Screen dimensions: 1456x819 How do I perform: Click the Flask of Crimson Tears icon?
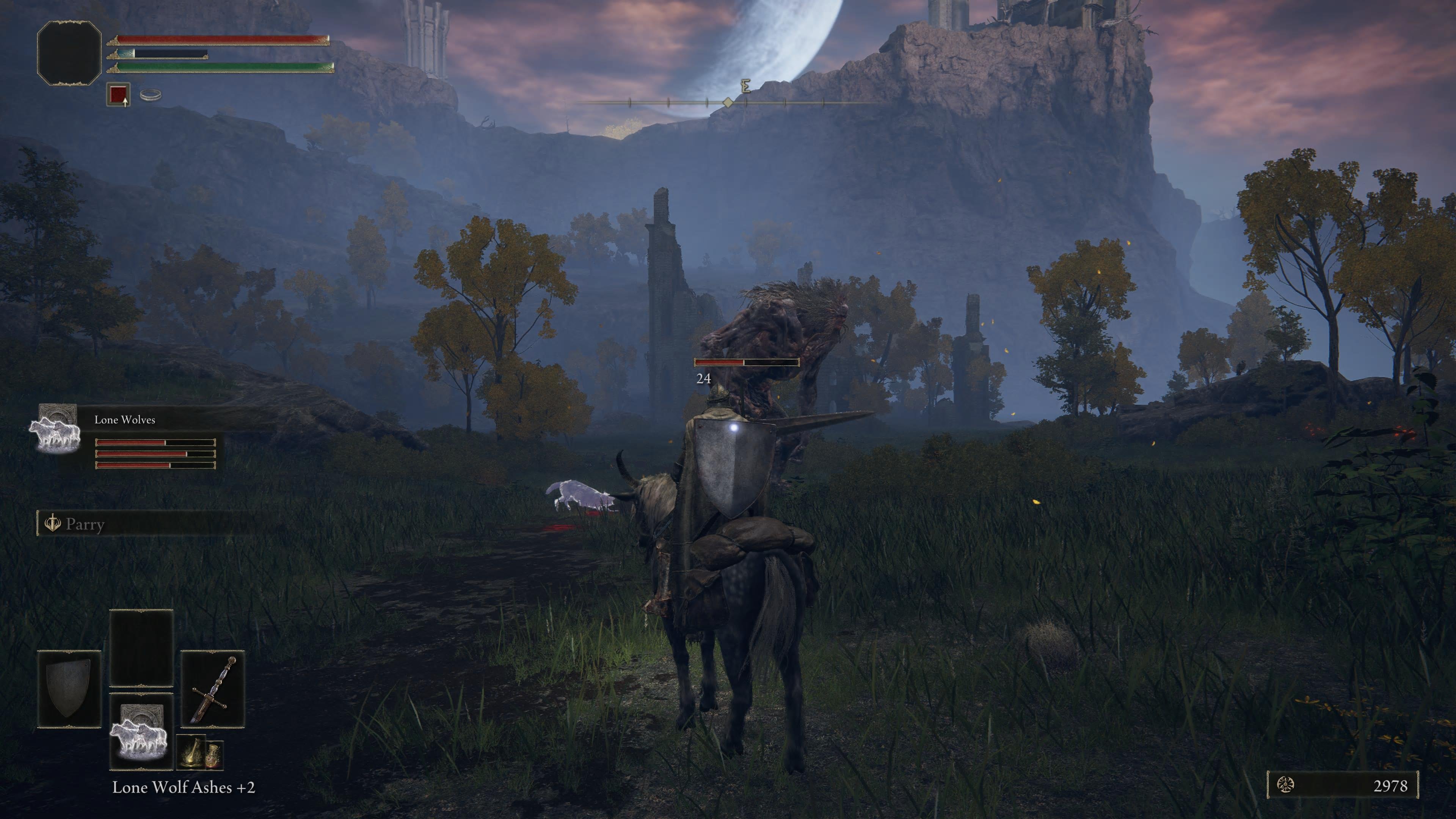191,752
